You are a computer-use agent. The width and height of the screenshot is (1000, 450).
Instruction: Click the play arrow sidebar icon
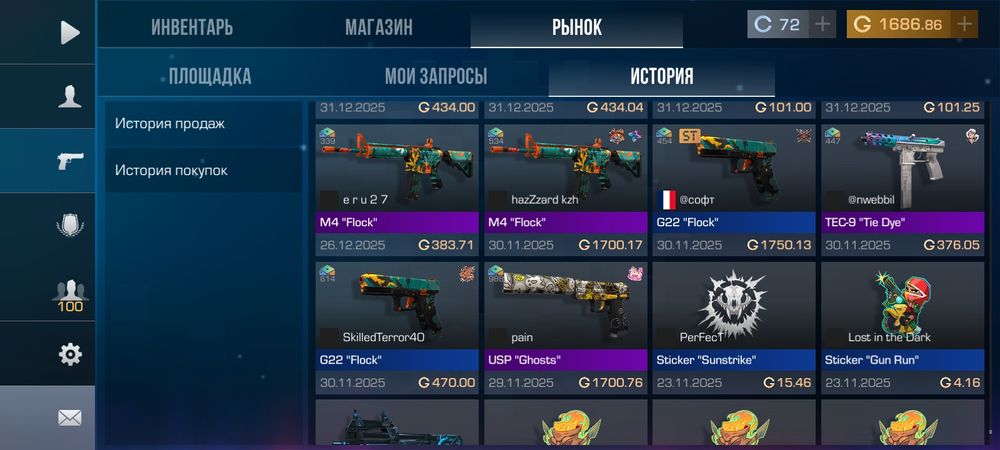(69, 32)
